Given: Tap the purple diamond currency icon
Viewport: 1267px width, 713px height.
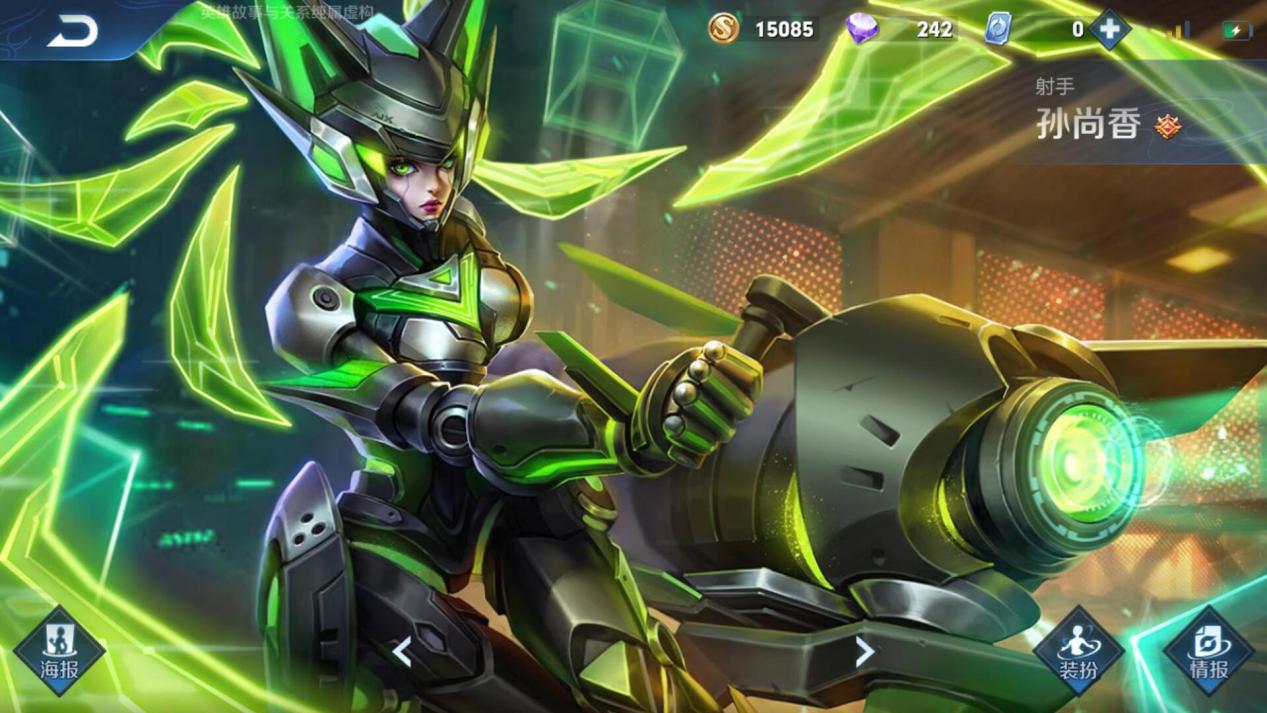Looking at the screenshot, I should tap(862, 29).
